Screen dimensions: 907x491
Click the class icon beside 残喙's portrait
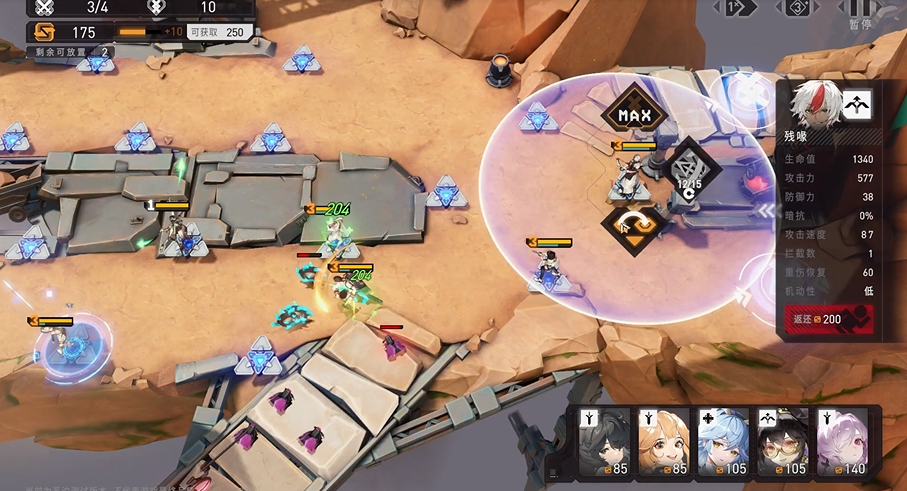[856, 104]
